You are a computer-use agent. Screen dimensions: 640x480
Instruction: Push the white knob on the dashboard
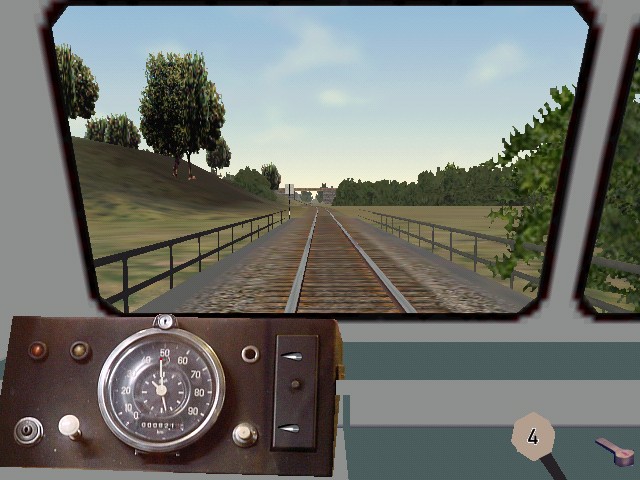[x=70, y=427]
